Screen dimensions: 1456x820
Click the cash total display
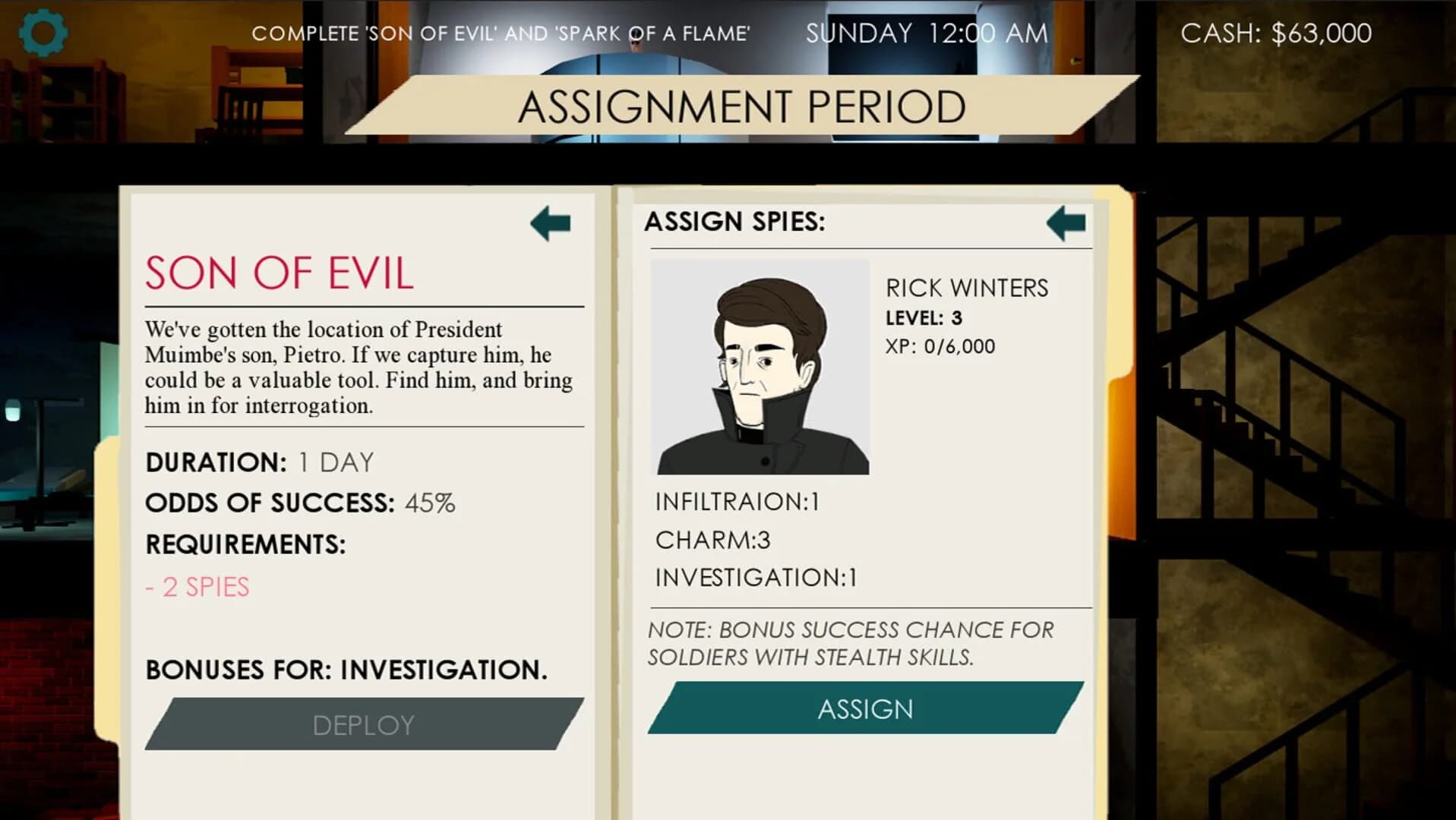point(1276,32)
